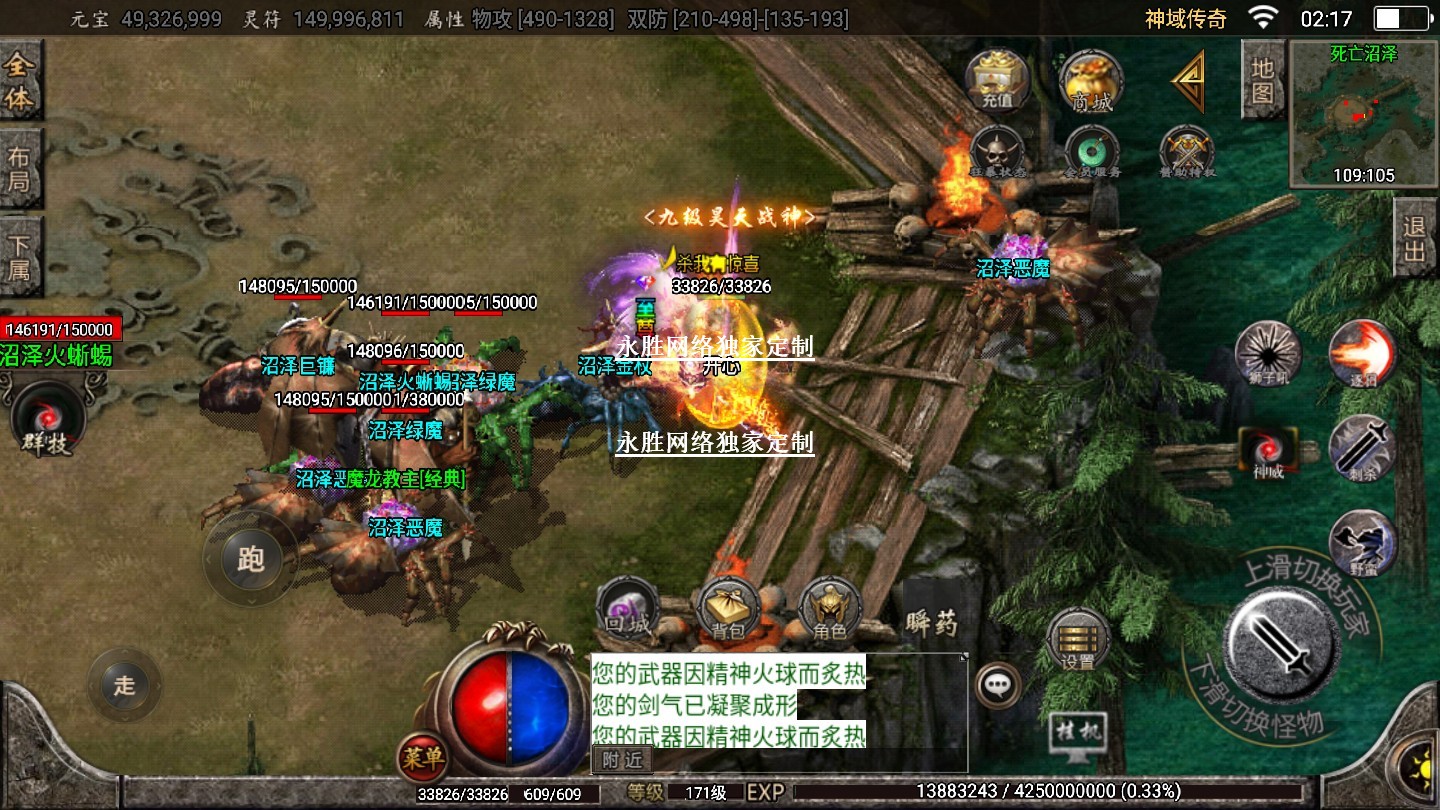Tap the 退出 exit button
The width and height of the screenshot is (1440, 810).
click(x=1414, y=238)
